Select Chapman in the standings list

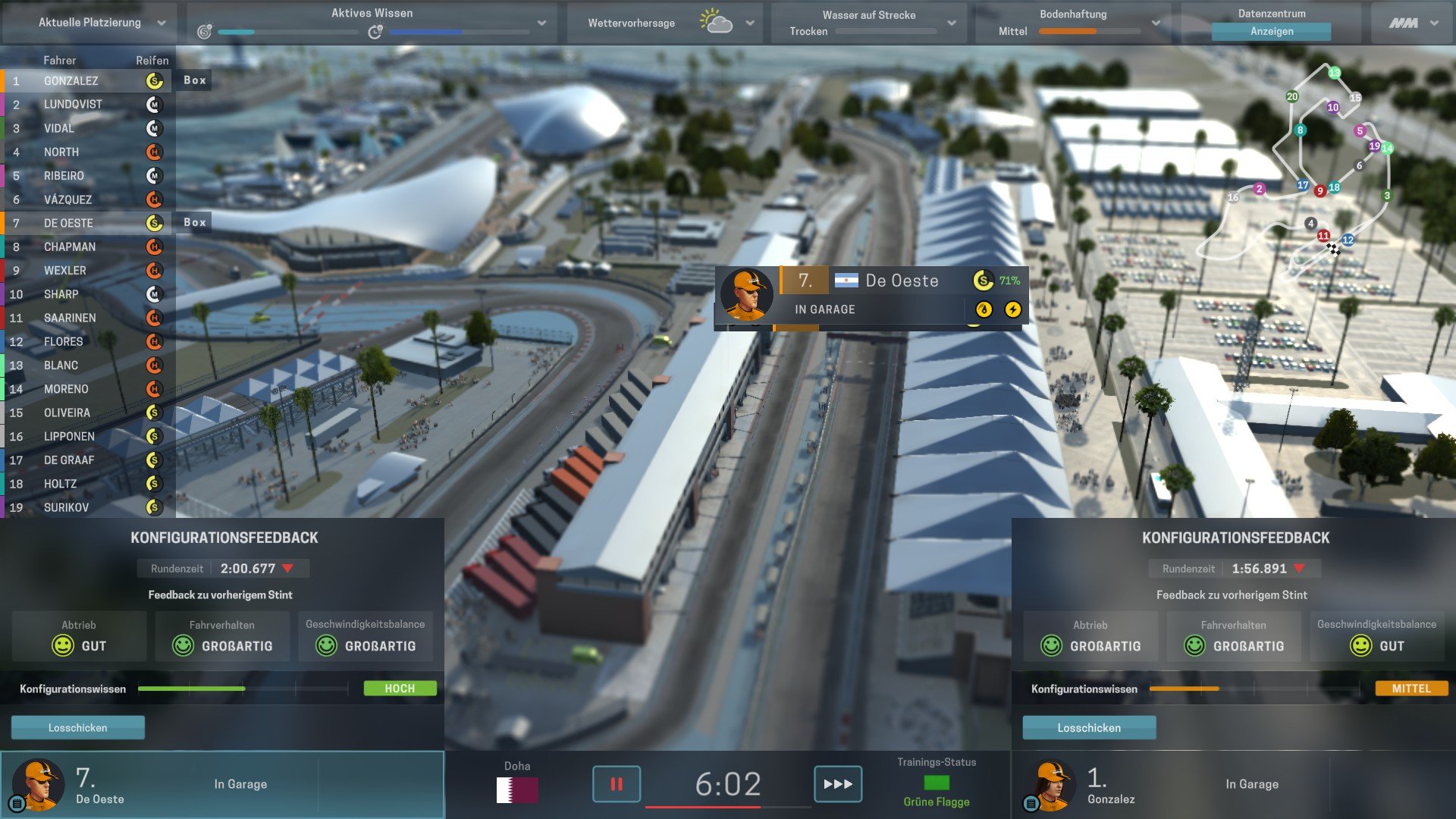tap(70, 246)
